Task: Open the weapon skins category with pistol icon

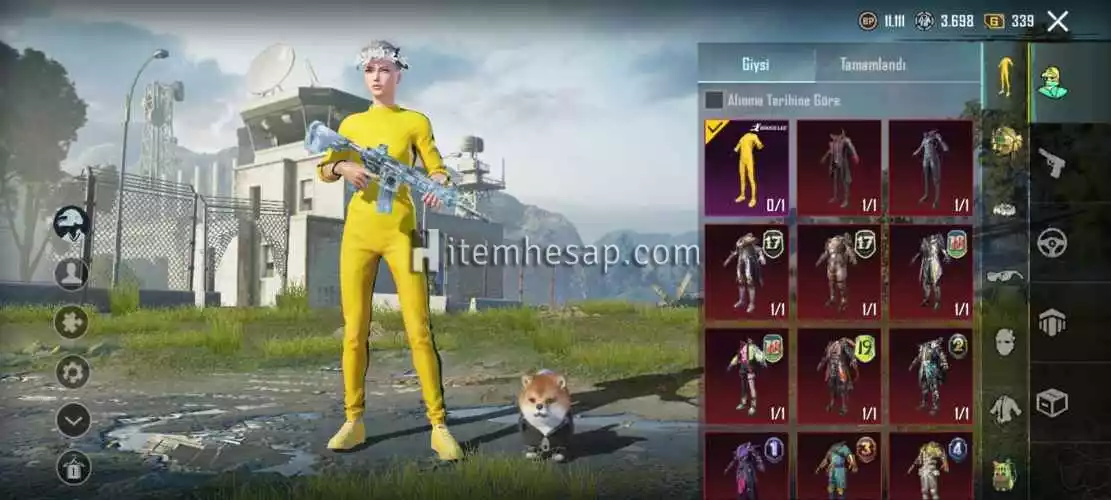Action: (x=1052, y=162)
